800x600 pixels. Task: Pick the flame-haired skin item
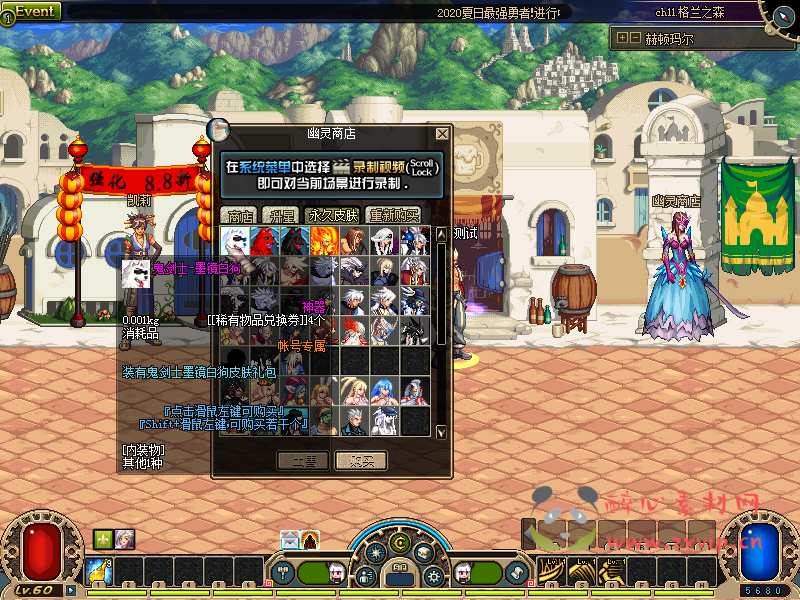[324, 240]
